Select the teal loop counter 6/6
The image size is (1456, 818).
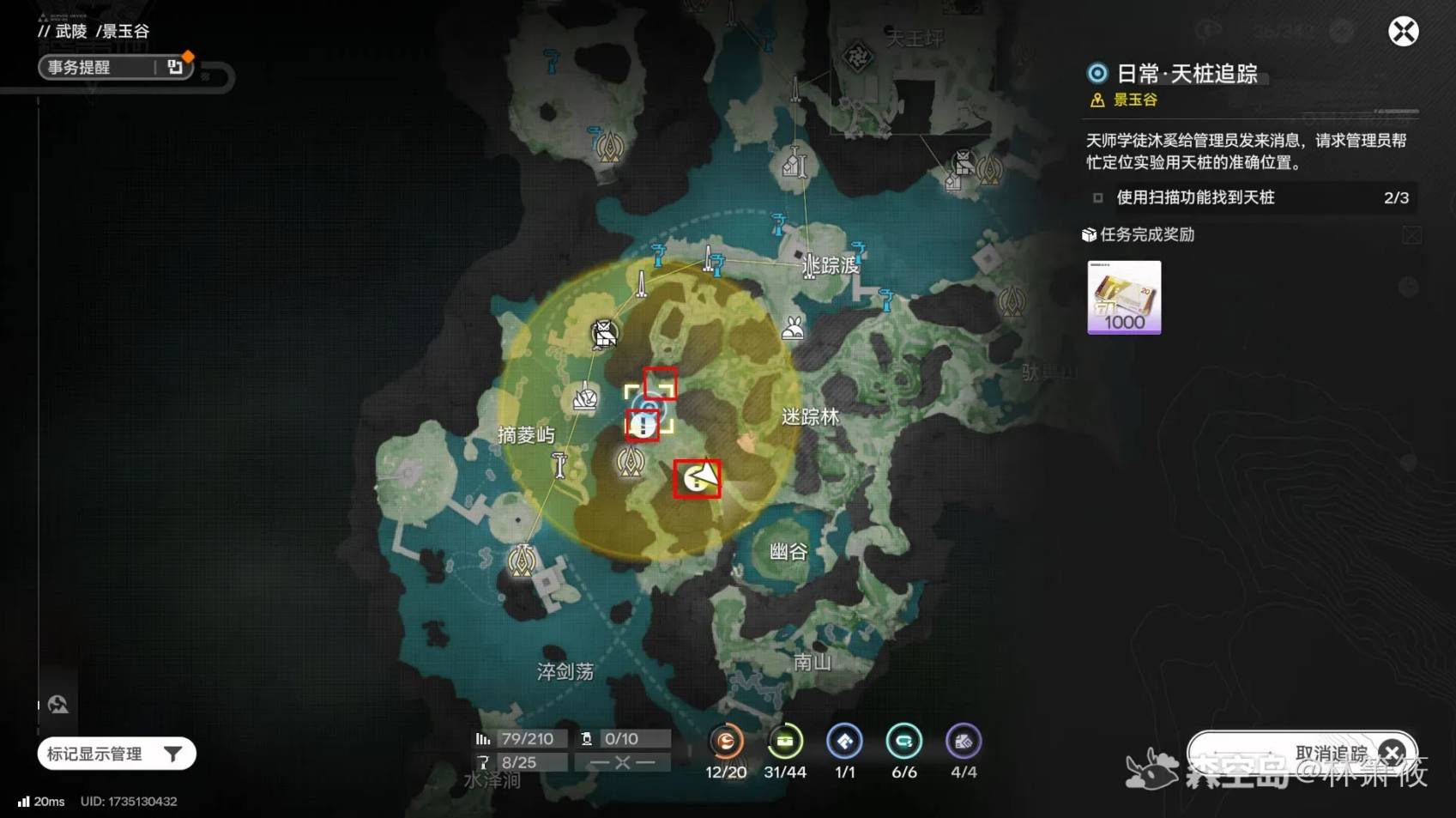click(x=903, y=742)
